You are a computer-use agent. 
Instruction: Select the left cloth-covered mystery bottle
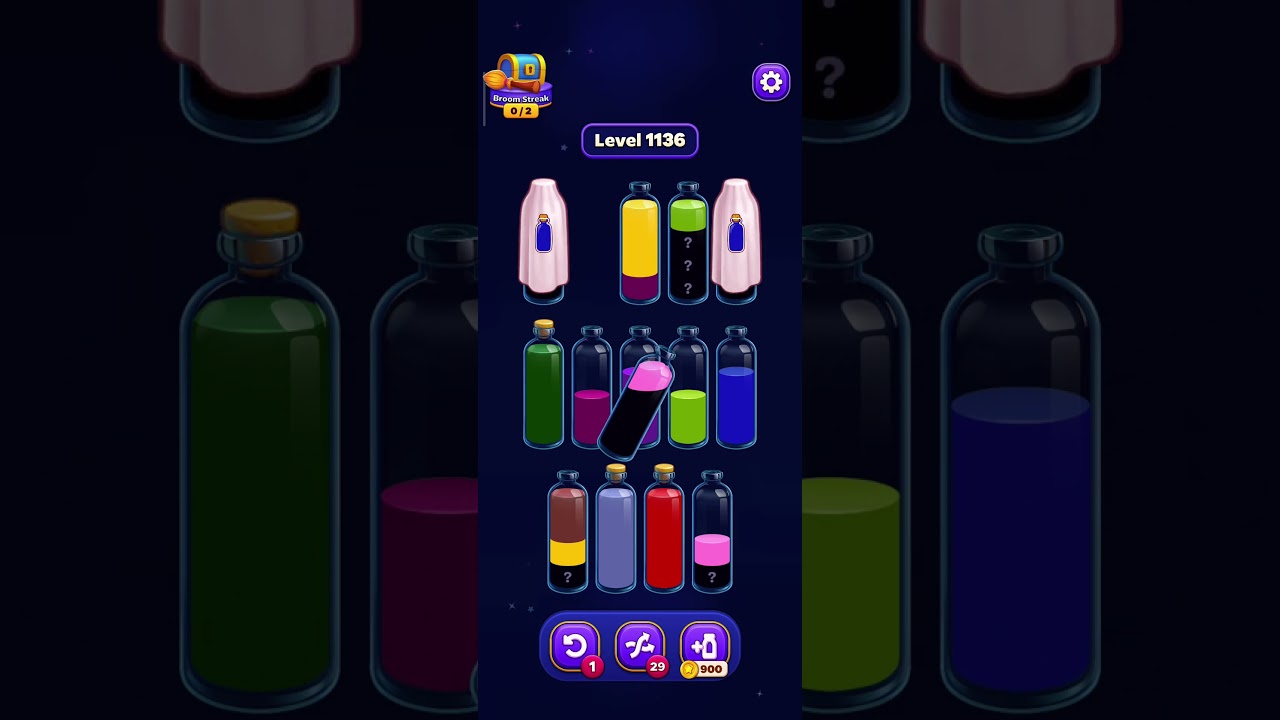[543, 240]
